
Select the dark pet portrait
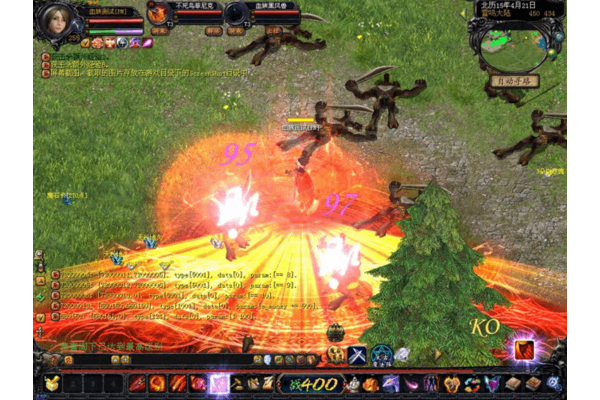pos(236,13)
